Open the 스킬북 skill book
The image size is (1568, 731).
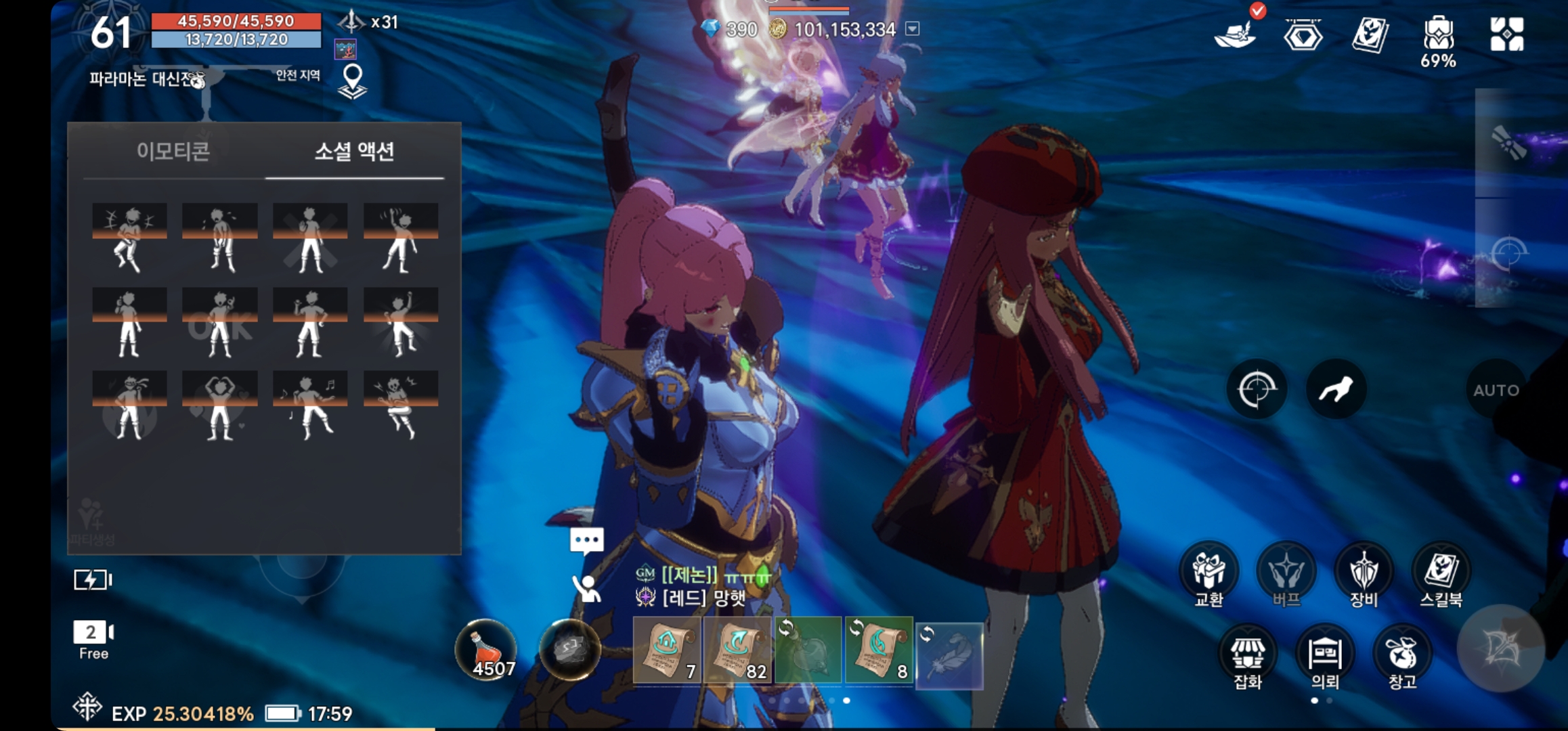pos(1441,575)
